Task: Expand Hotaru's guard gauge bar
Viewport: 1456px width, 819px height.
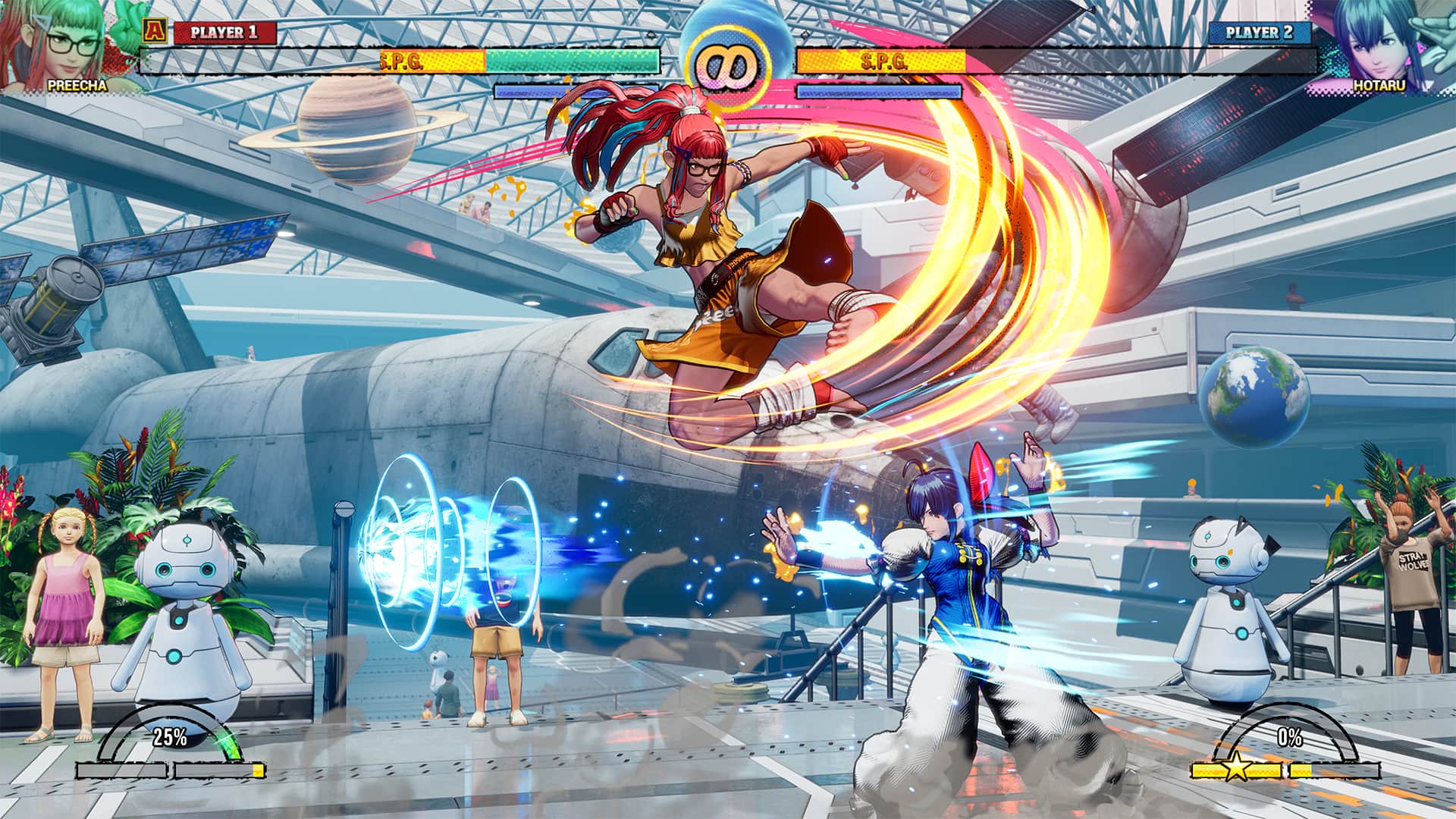Action: click(x=880, y=91)
